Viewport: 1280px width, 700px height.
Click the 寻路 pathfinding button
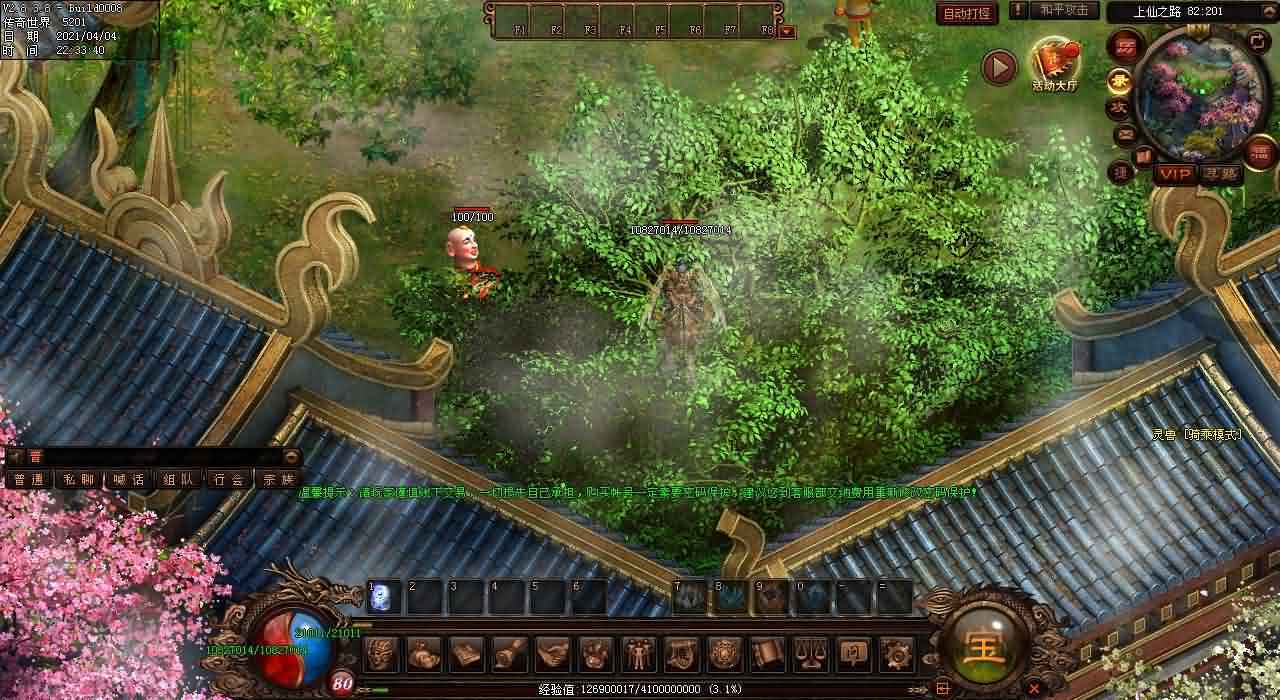(1220, 174)
